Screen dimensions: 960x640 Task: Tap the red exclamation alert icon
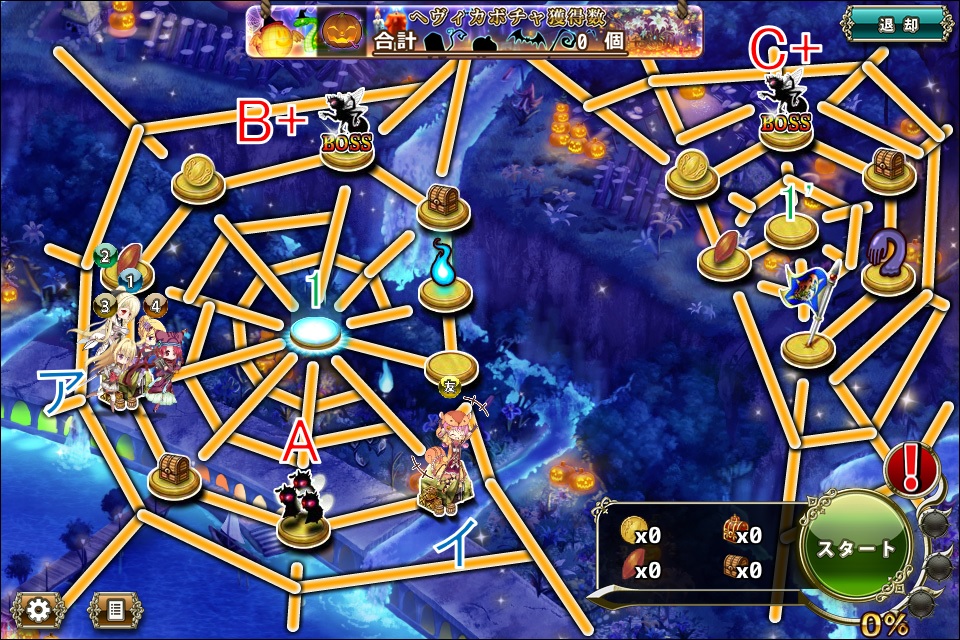910,468
